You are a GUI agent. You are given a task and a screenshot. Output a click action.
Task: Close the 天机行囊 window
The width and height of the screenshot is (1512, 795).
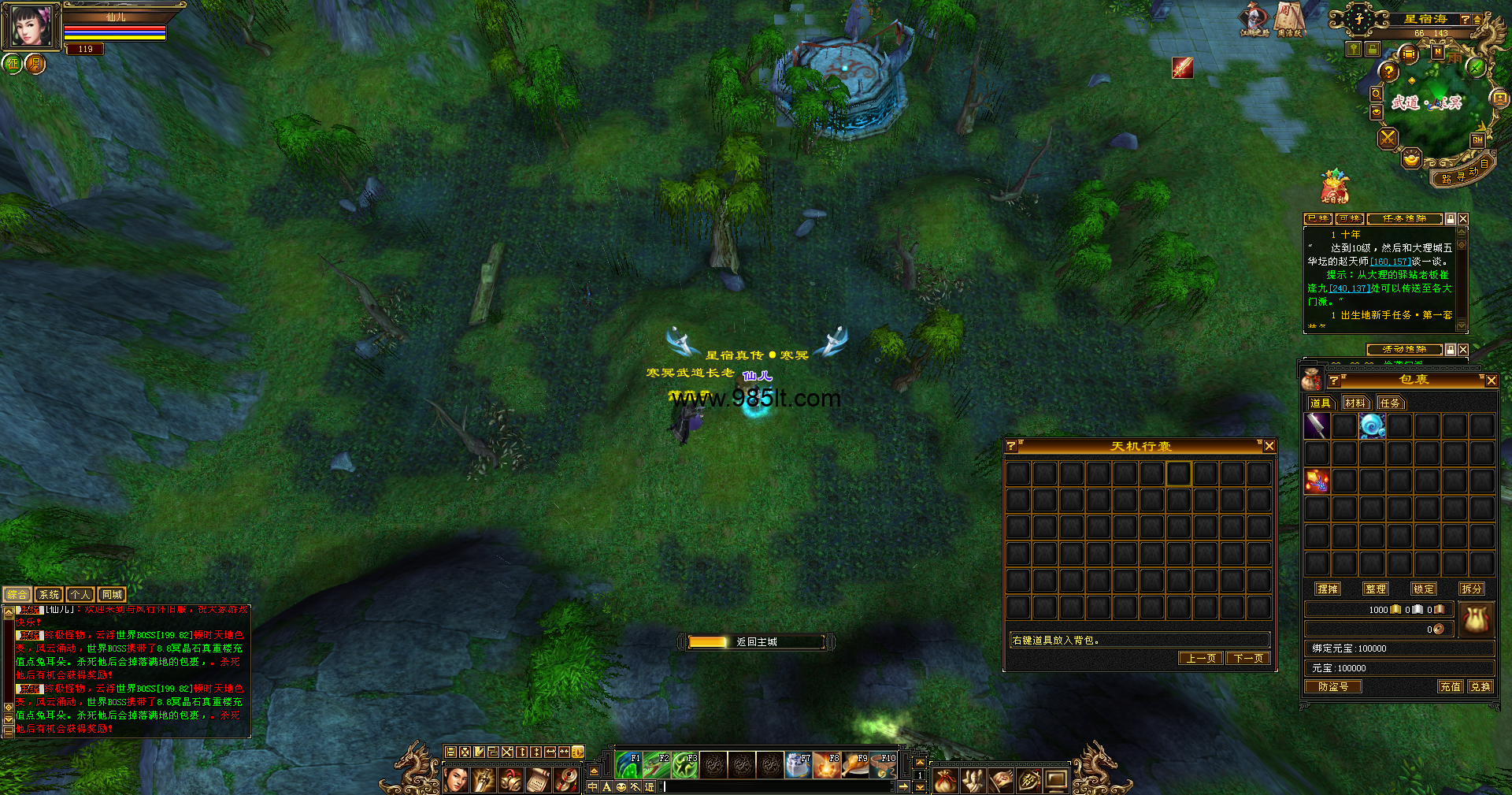click(x=1269, y=447)
